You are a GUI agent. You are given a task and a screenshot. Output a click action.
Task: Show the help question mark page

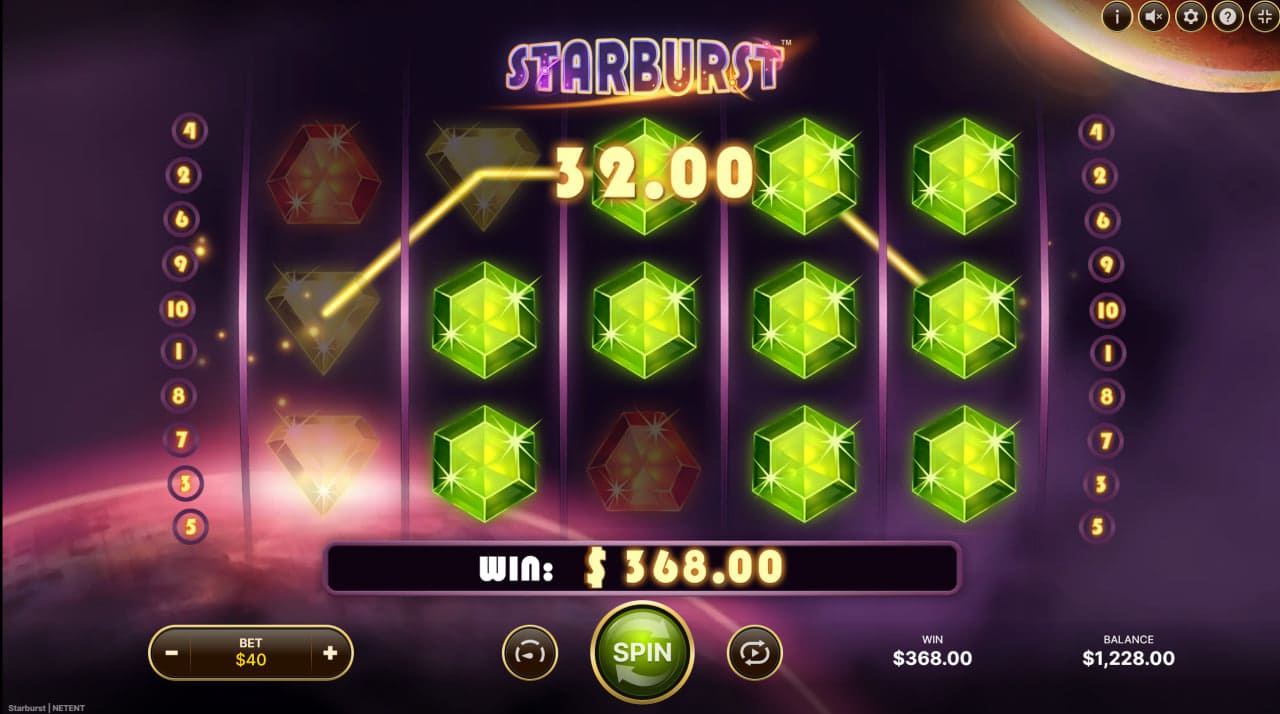point(1227,16)
